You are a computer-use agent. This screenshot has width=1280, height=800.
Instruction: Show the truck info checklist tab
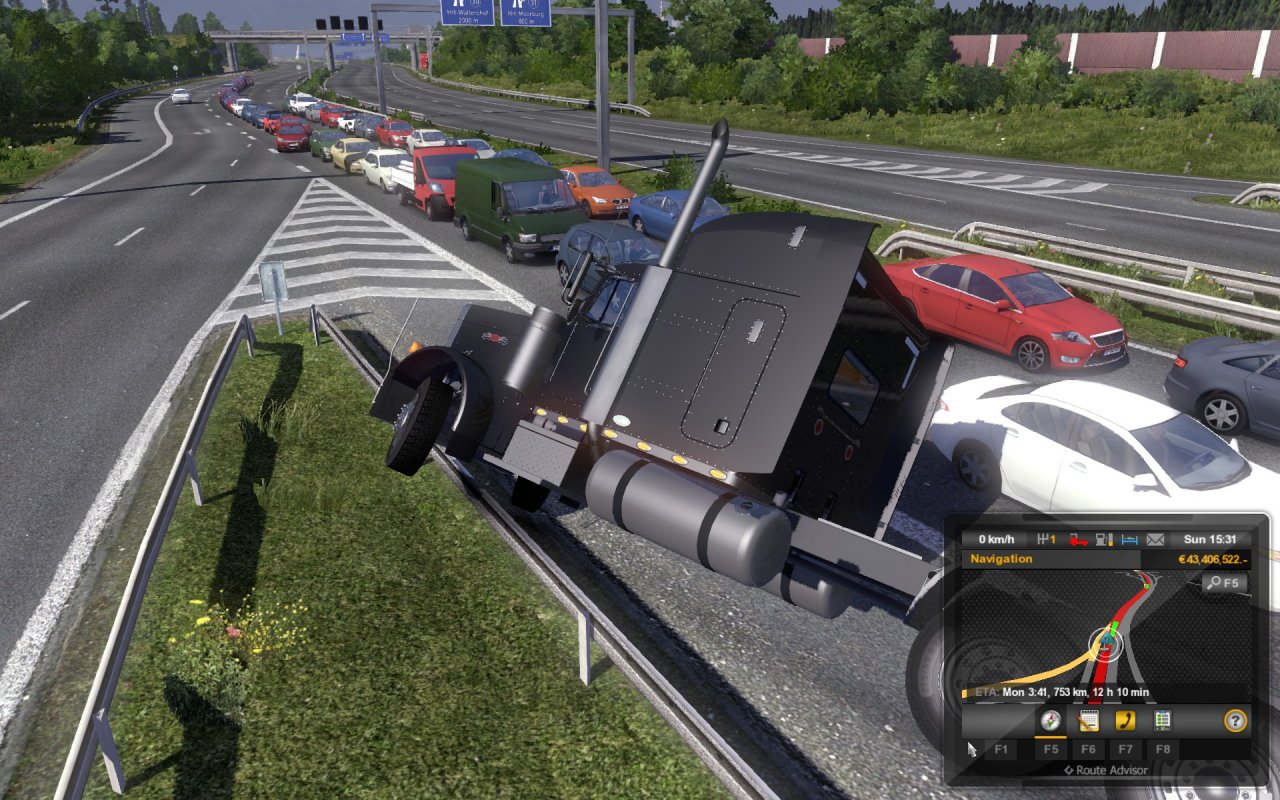point(1162,720)
